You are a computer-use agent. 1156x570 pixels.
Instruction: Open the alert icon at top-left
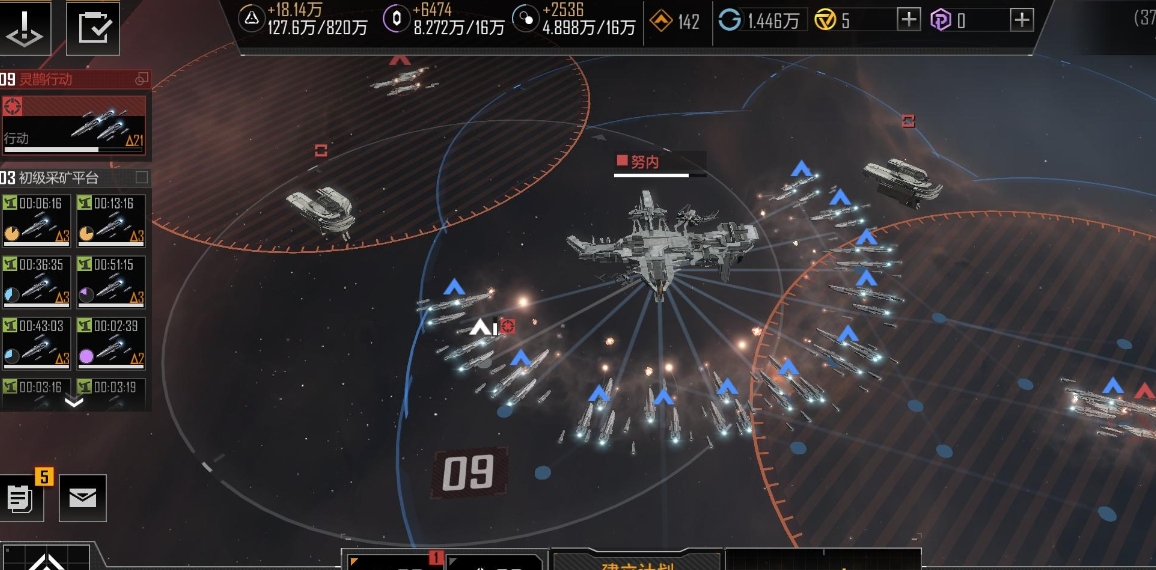(28, 28)
